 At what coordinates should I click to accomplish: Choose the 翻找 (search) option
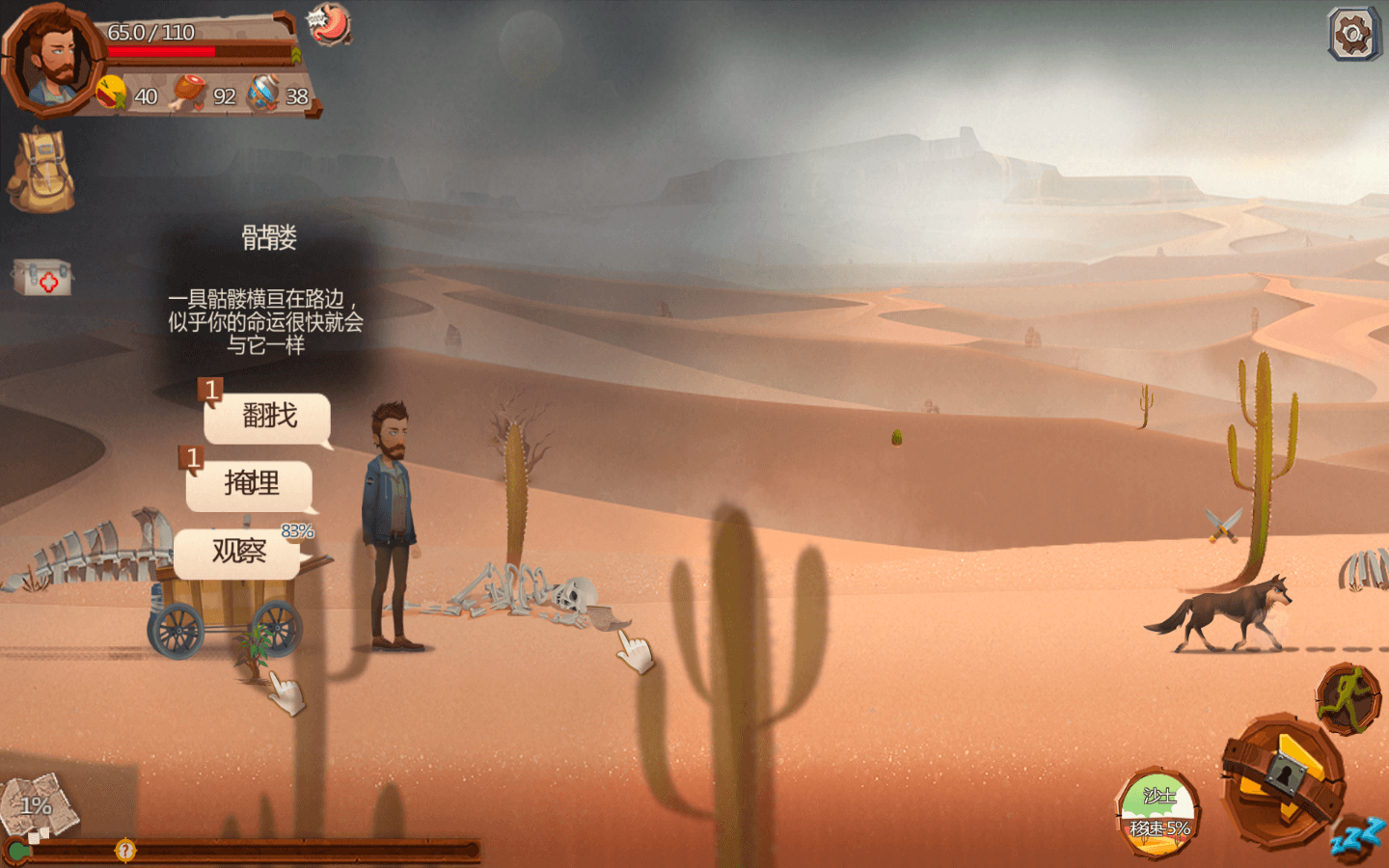click(x=268, y=418)
